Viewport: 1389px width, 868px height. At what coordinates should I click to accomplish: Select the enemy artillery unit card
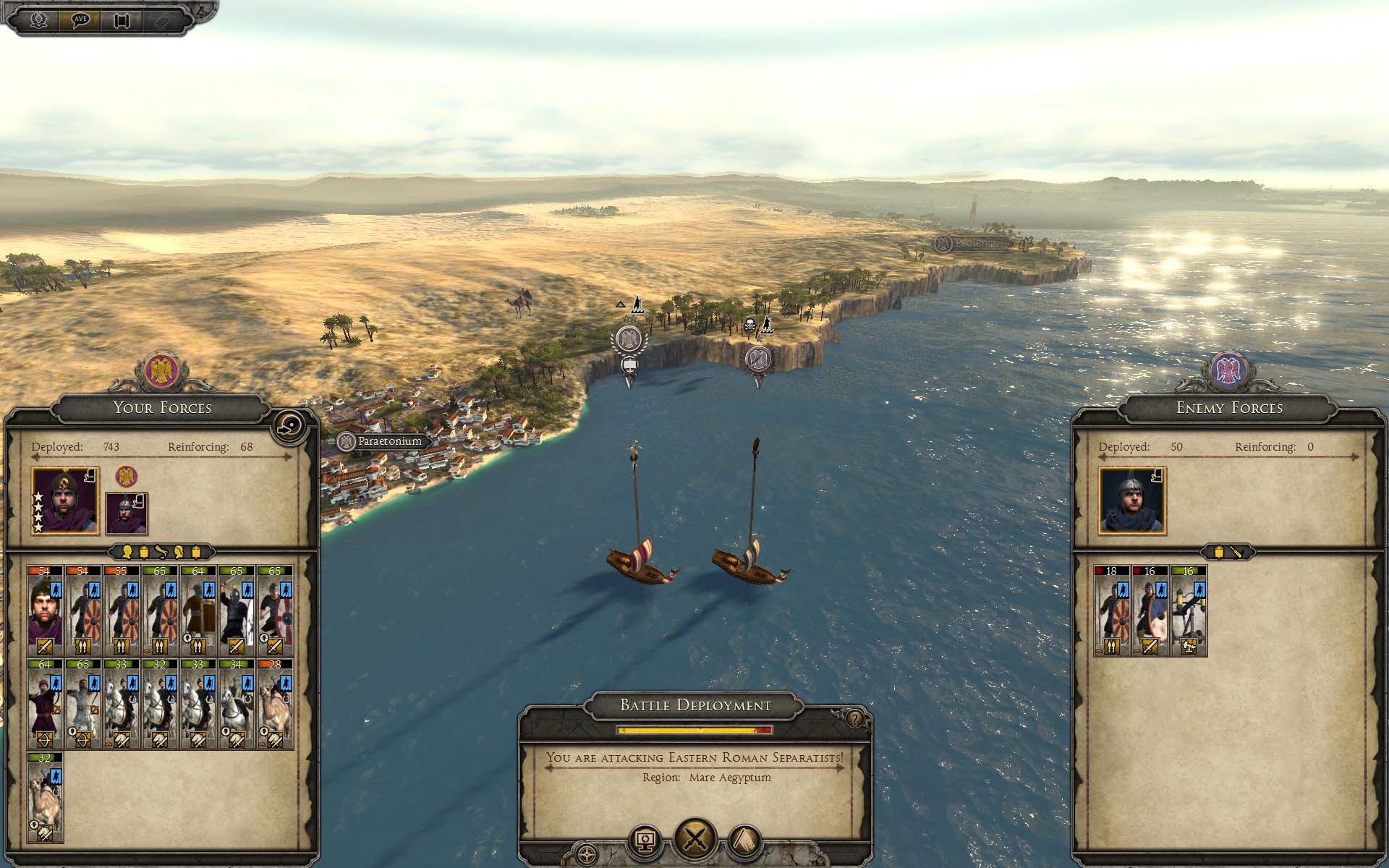pyautogui.click(x=1188, y=610)
